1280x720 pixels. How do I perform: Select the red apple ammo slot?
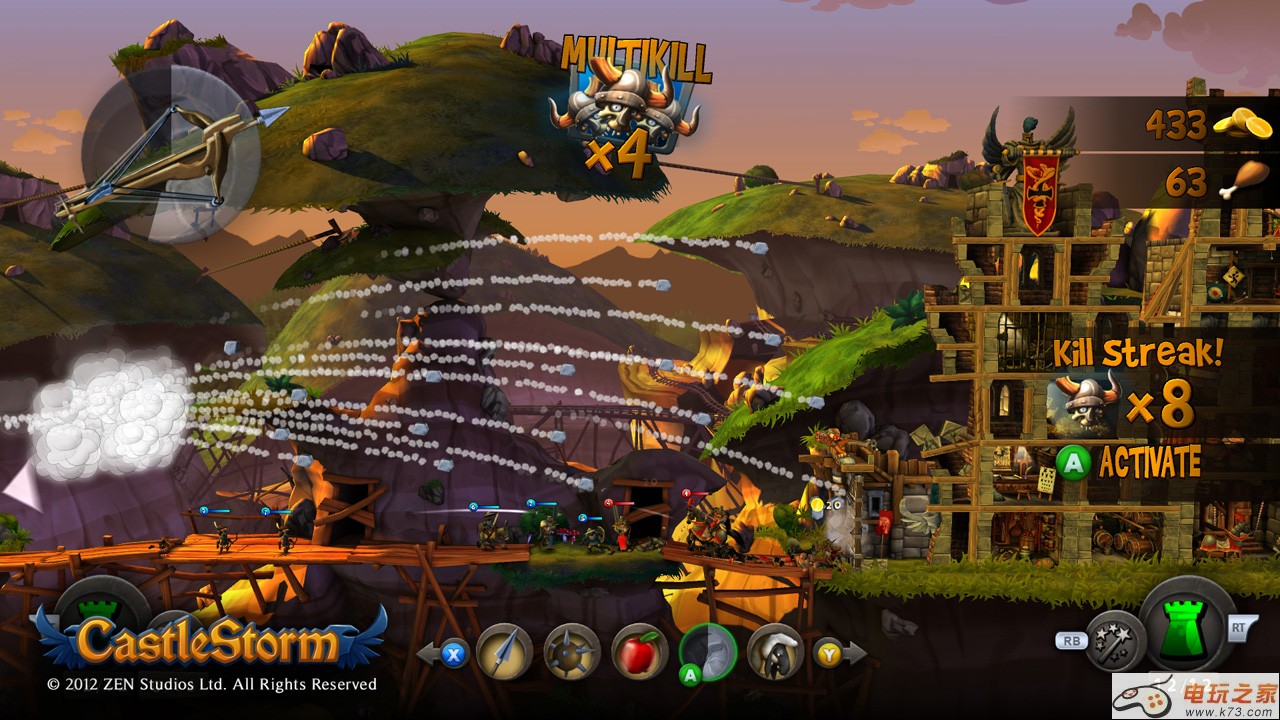639,651
